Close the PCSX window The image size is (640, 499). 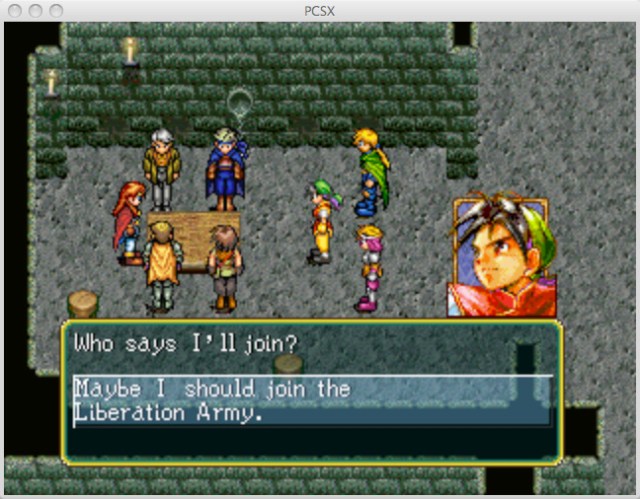click(16, 10)
